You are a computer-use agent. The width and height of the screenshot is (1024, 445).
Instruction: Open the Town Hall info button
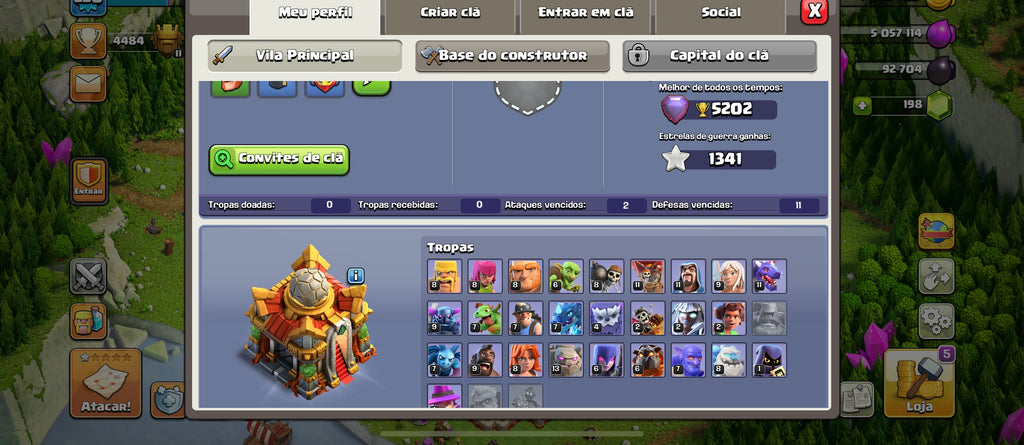tap(356, 276)
